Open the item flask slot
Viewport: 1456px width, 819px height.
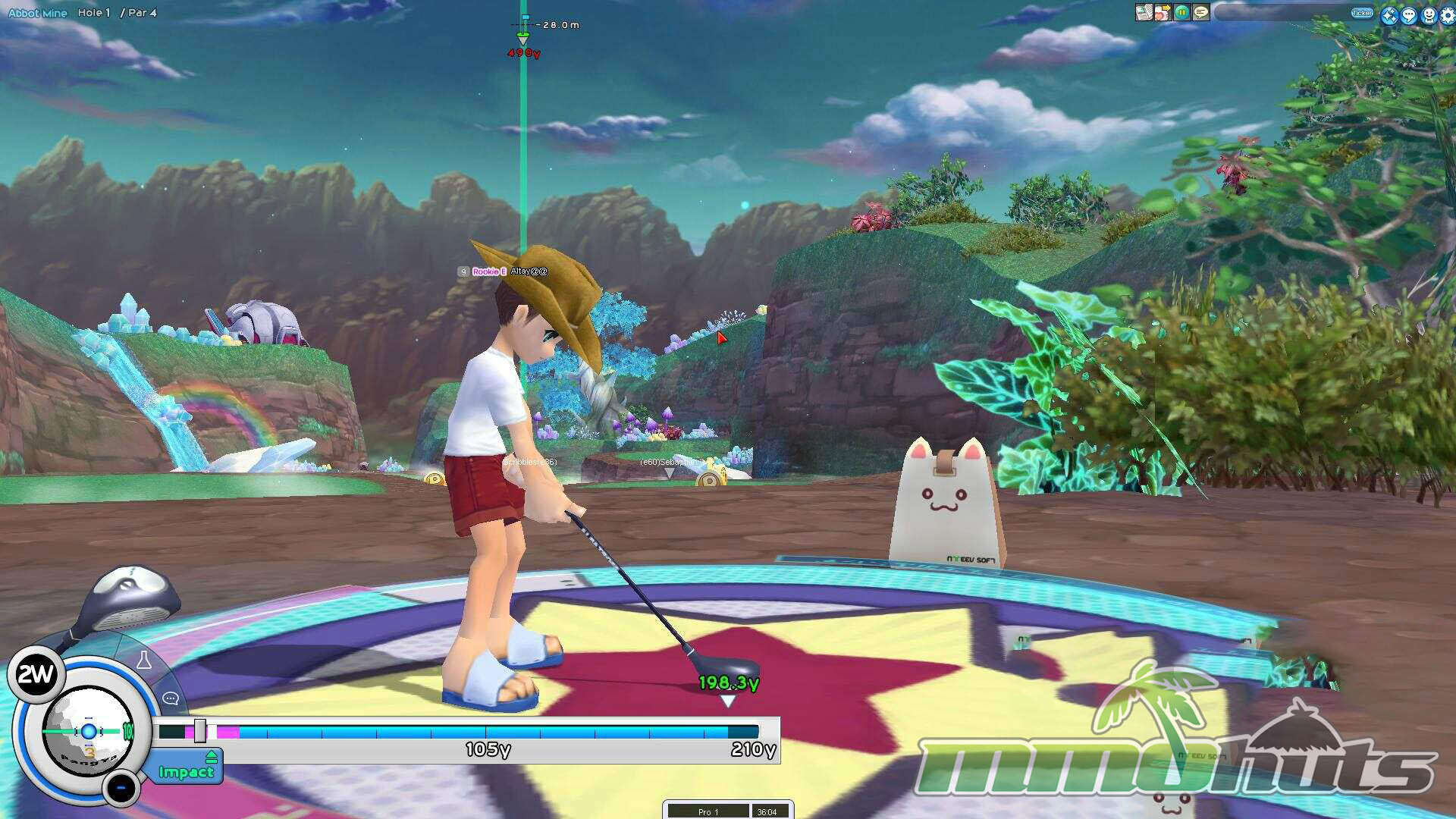[144, 661]
